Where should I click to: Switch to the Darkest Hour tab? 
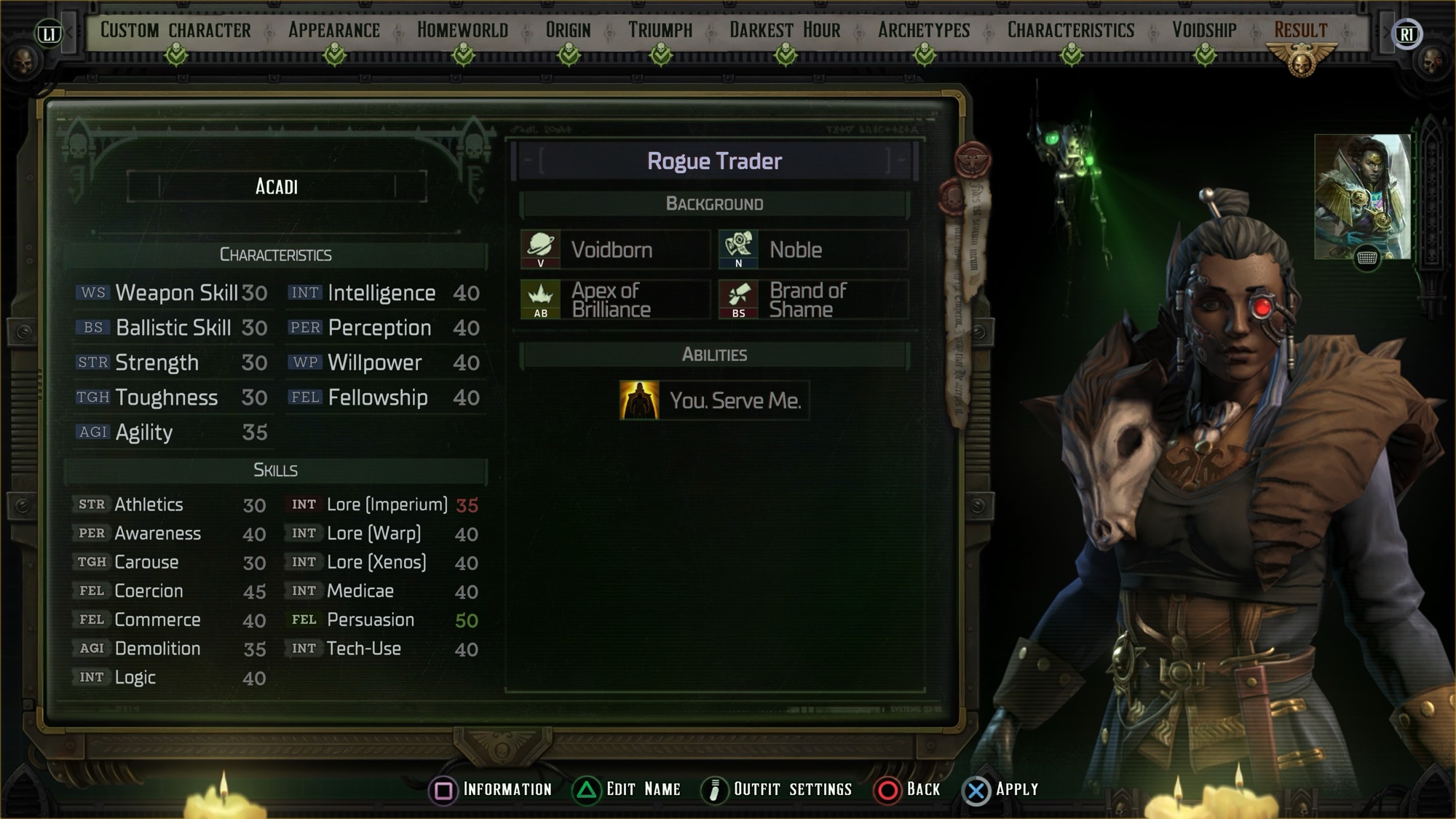785,31
